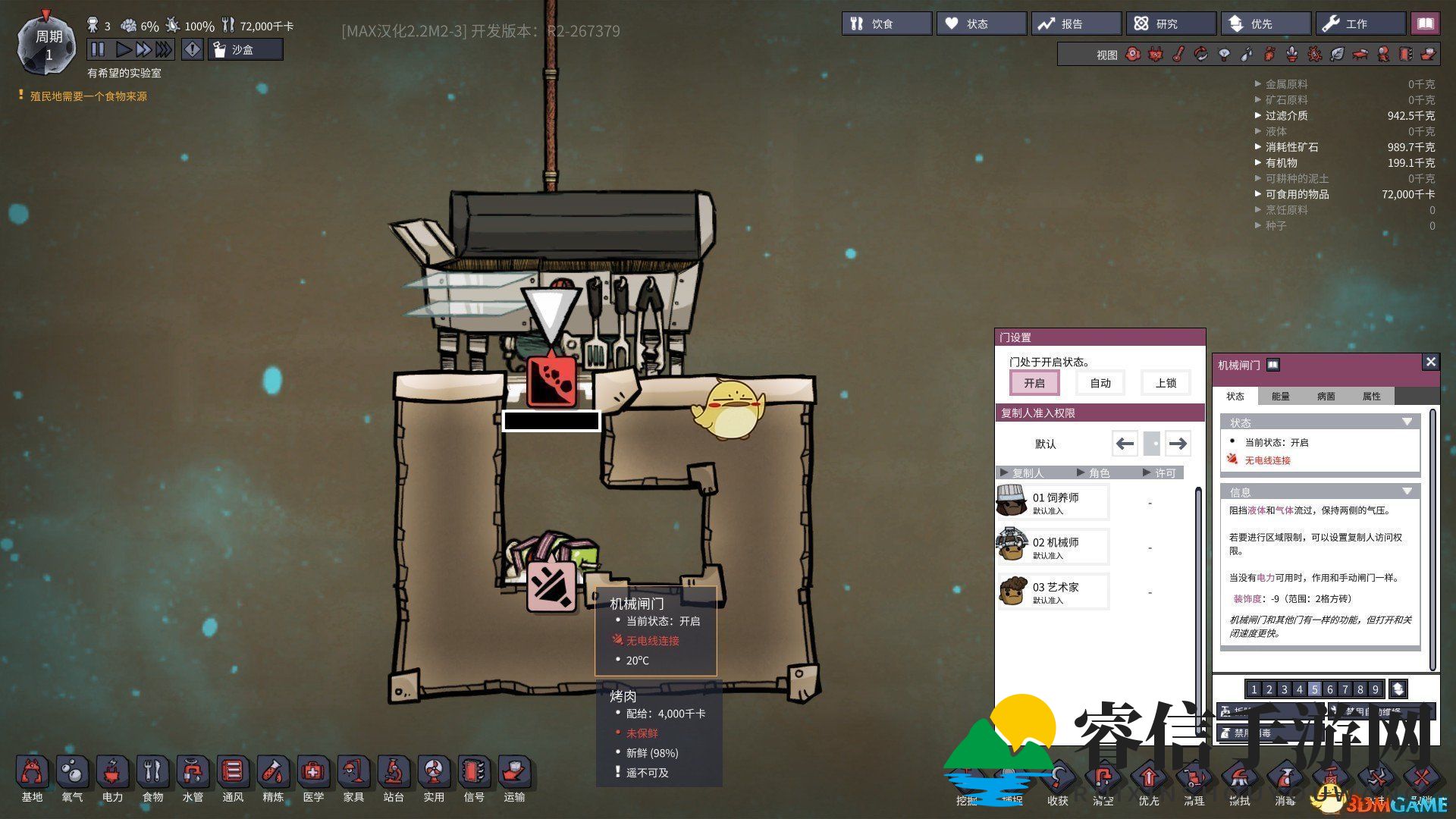Set door to 开启 open state
This screenshot has width=1456, height=819.
pyautogui.click(x=1034, y=383)
